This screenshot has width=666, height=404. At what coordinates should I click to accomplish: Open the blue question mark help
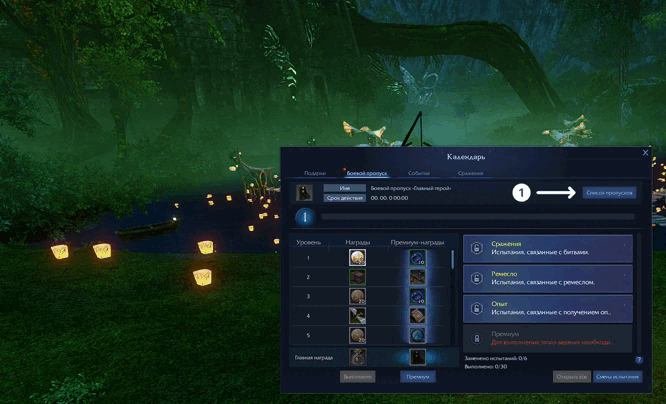638,359
